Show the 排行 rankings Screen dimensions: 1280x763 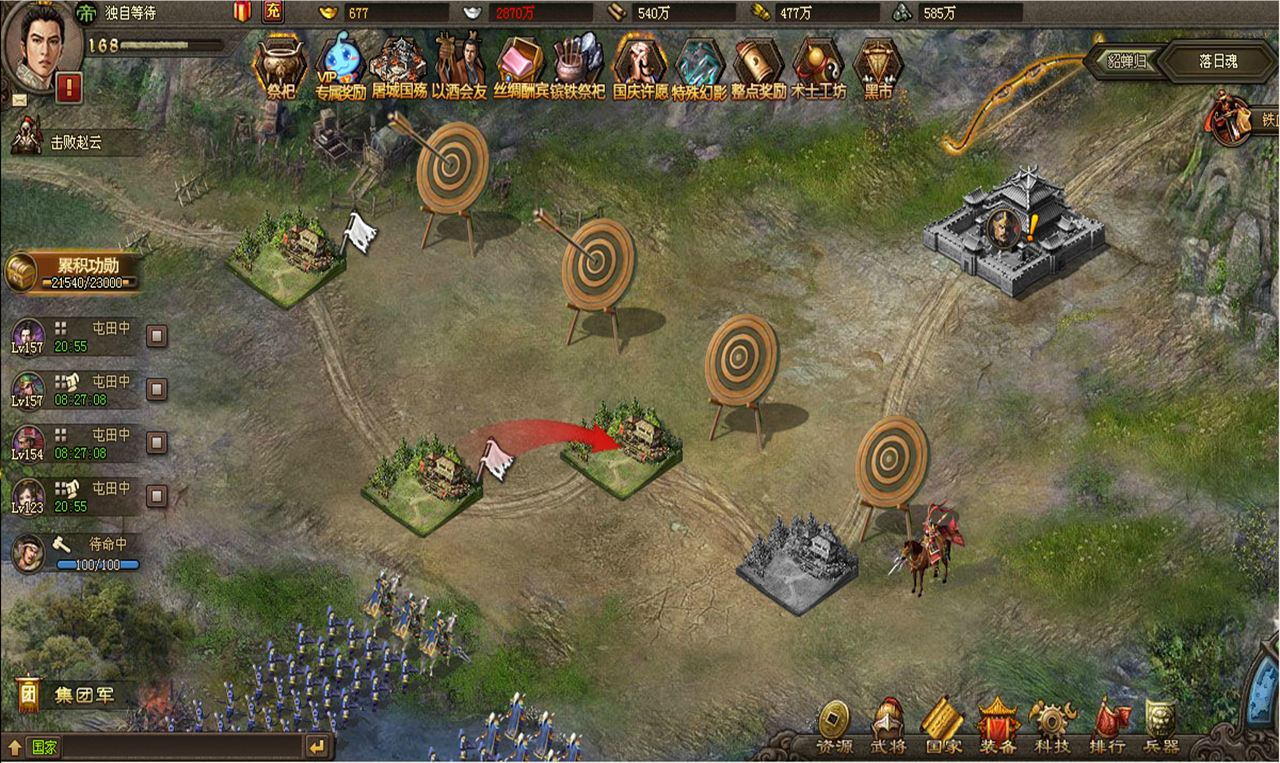pyautogui.click(x=1107, y=727)
